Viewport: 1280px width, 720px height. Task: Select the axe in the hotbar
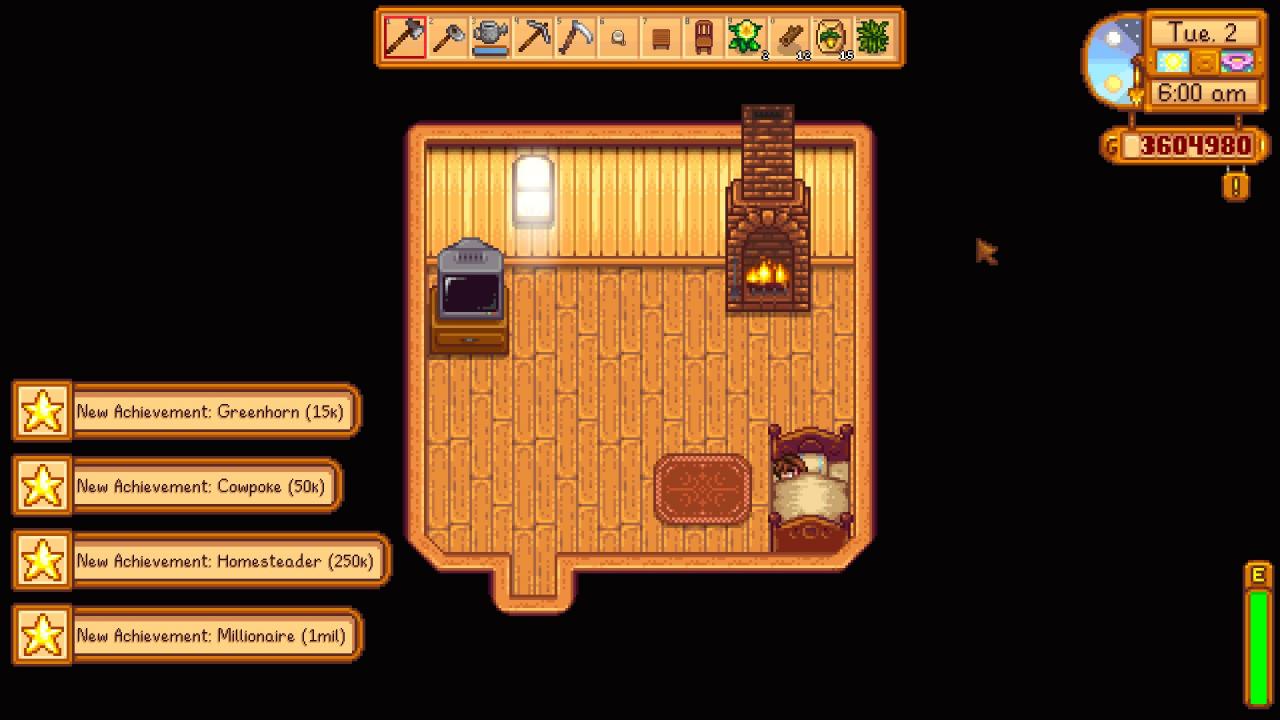(x=405, y=38)
